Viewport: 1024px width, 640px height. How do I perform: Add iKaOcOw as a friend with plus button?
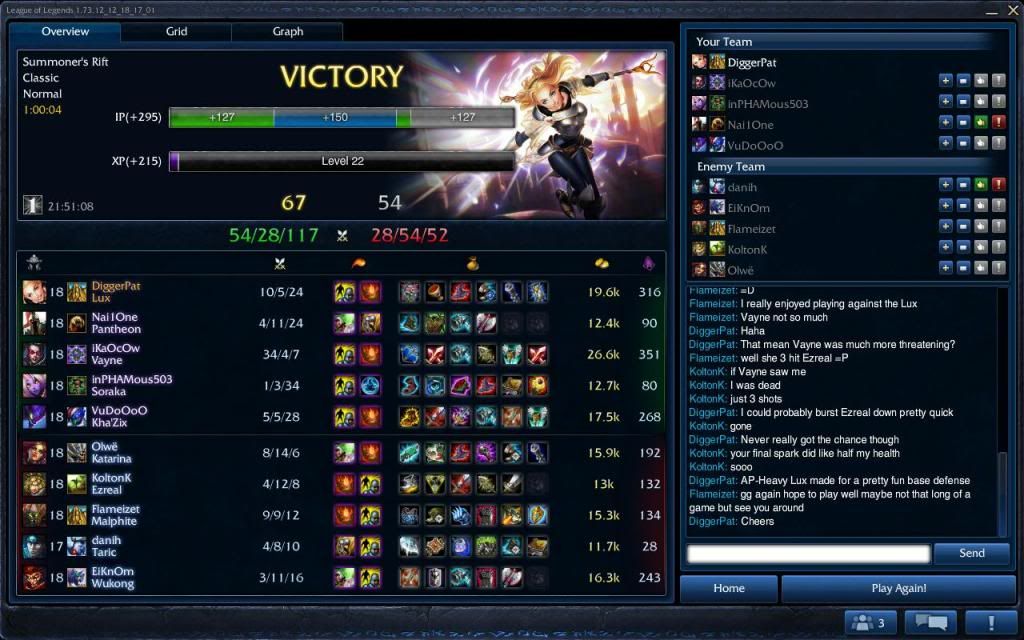point(945,83)
